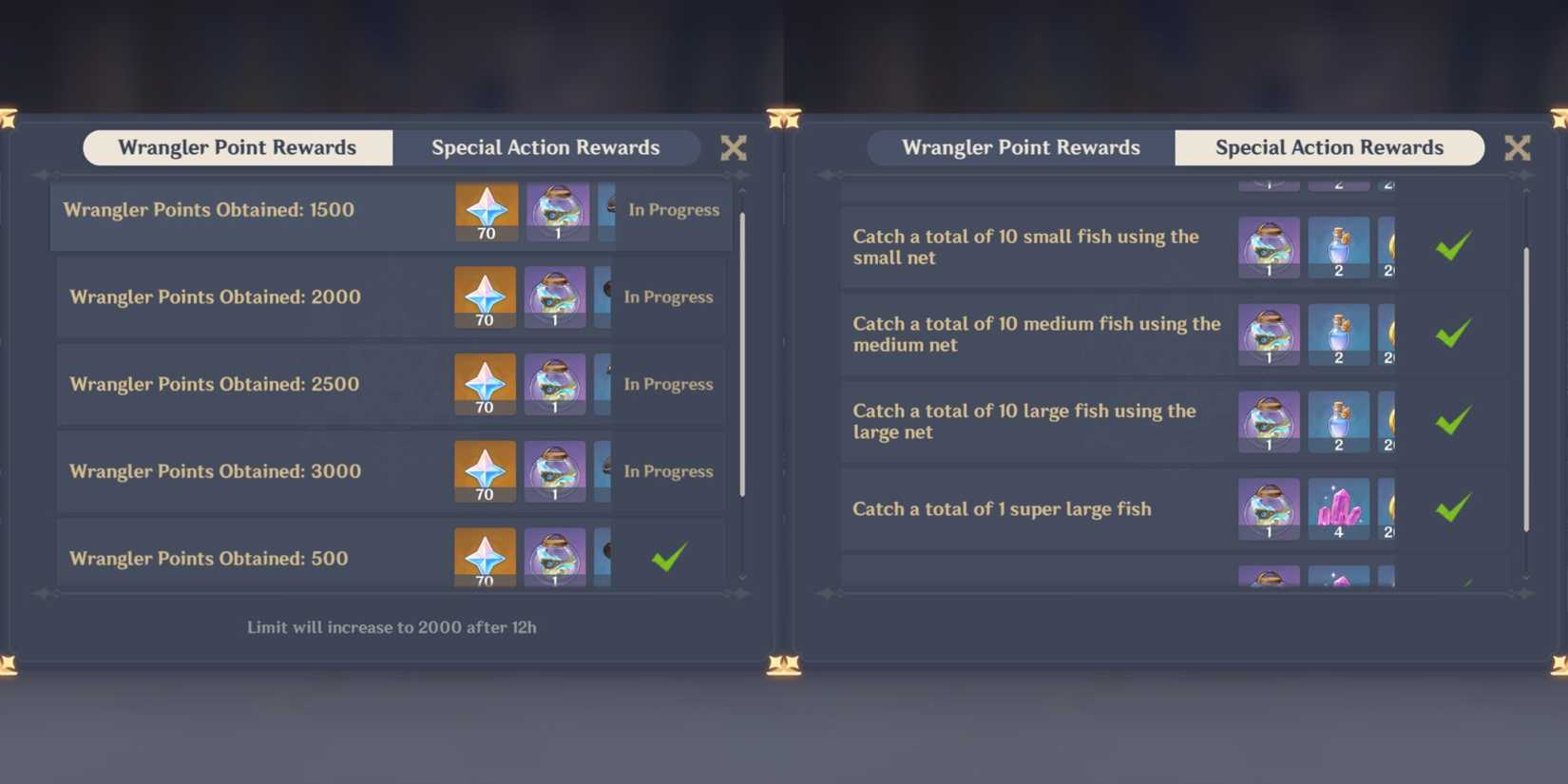Switch to the Special Action Rewards tab on the left panel

(546, 147)
